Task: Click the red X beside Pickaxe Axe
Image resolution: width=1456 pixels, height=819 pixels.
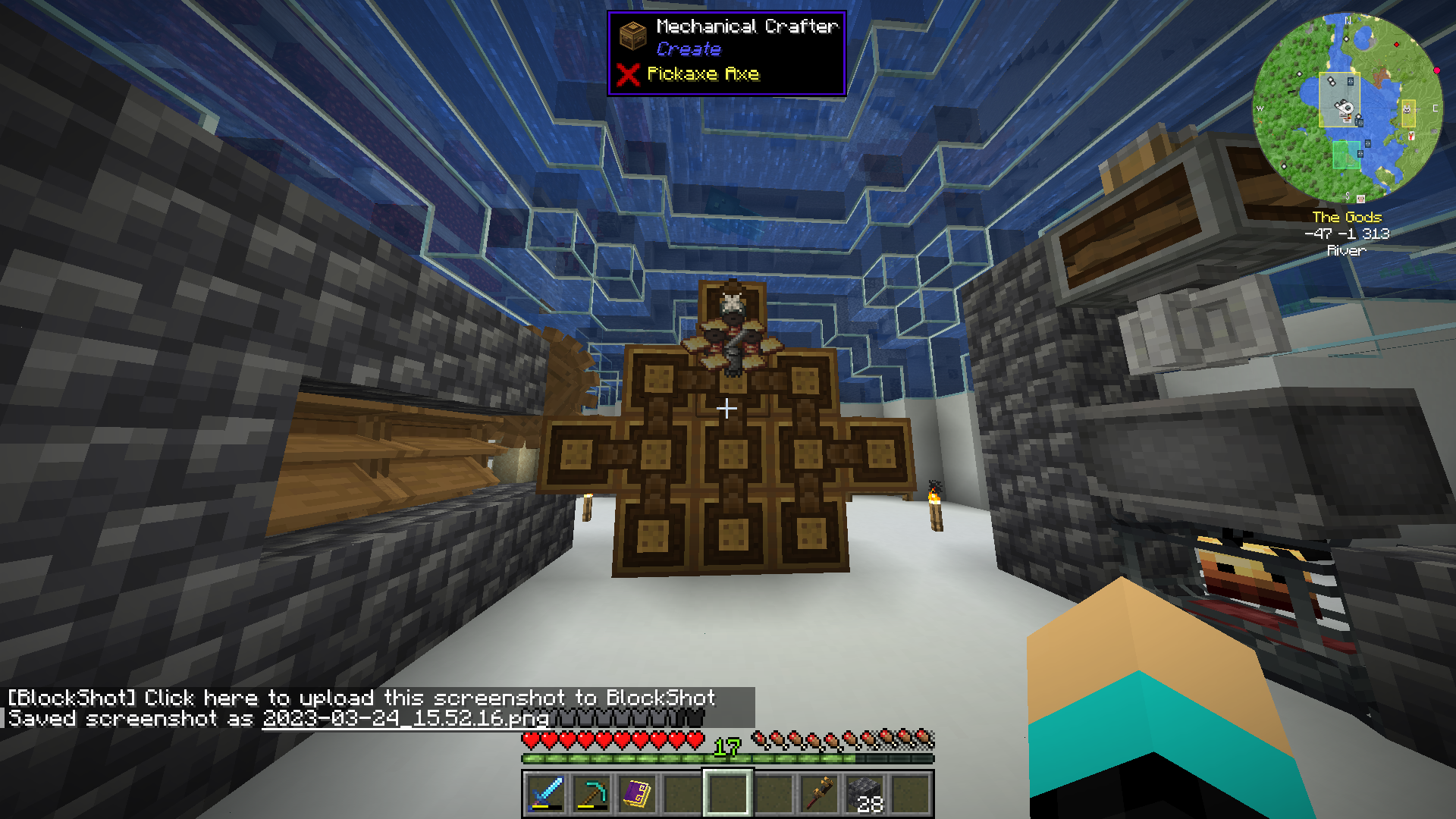Action: point(627,74)
